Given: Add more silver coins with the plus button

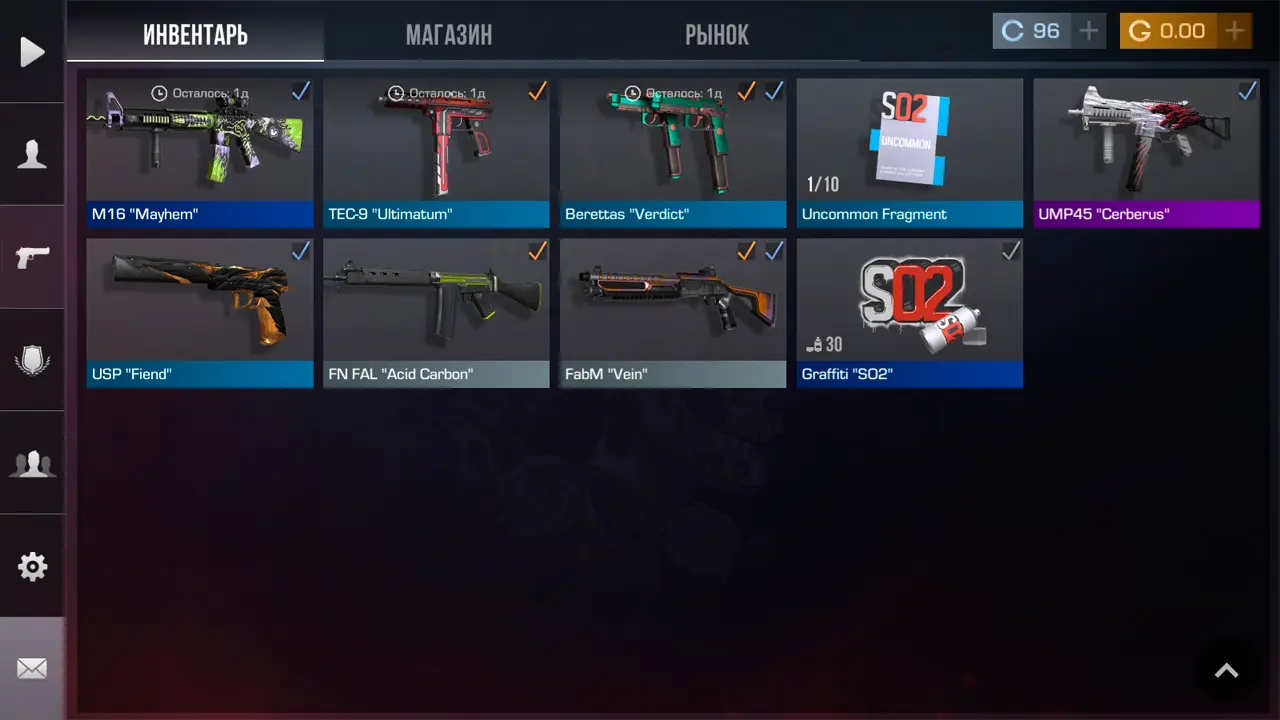Looking at the screenshot, I should pos(1088,31).
